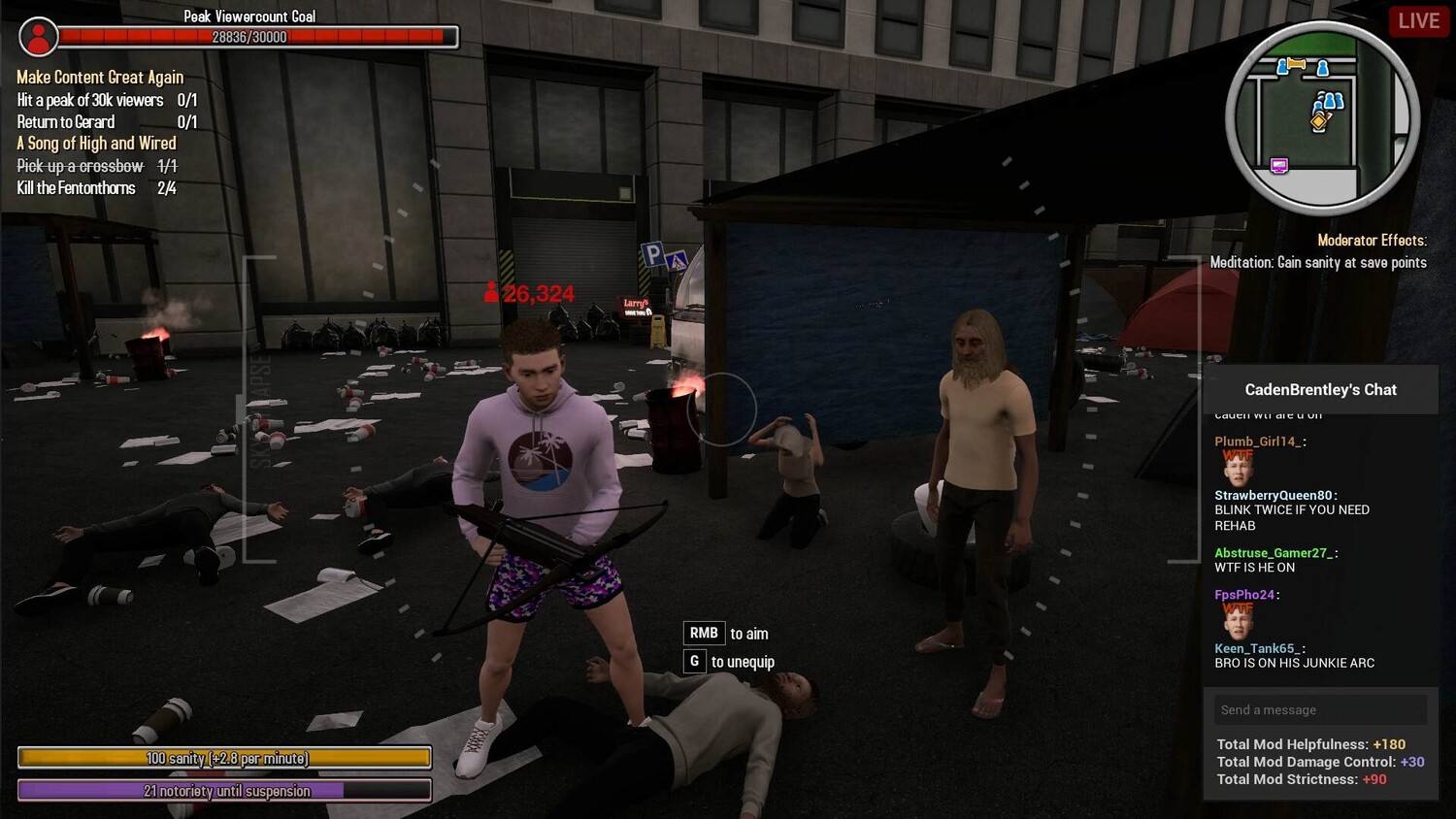Open the Make Content Great Again quest

[100, 78]
